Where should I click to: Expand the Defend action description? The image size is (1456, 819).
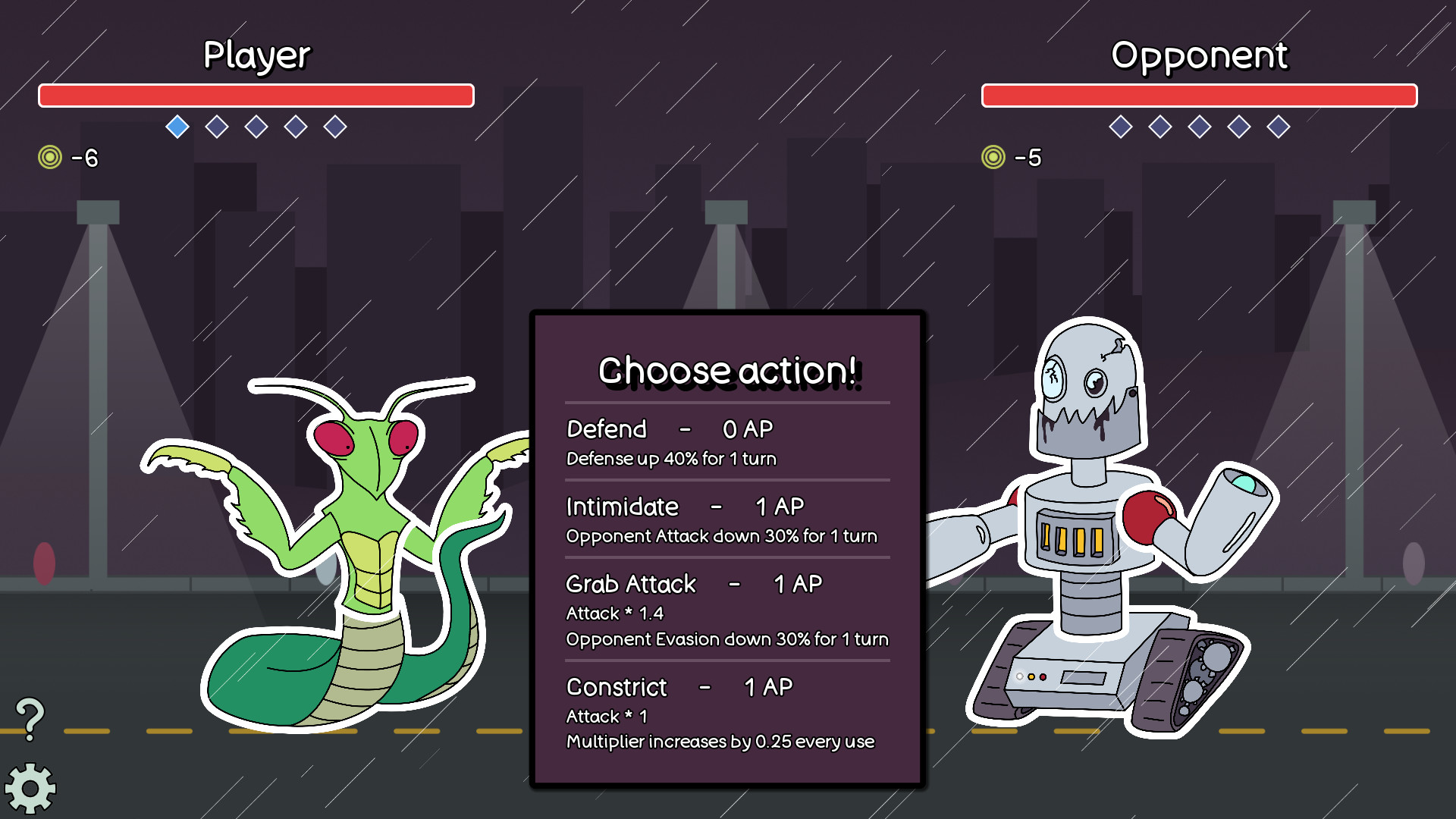[x=670, y=459]
